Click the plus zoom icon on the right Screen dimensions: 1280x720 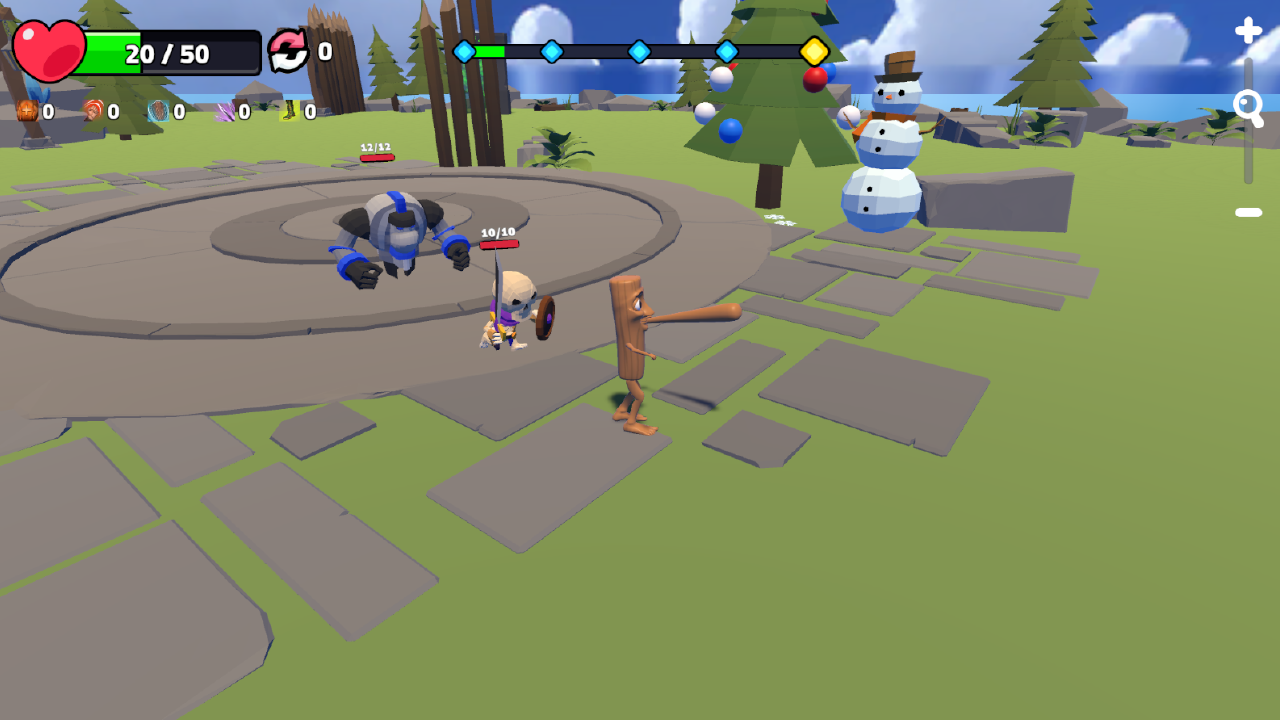click(x=1247, y=30)
